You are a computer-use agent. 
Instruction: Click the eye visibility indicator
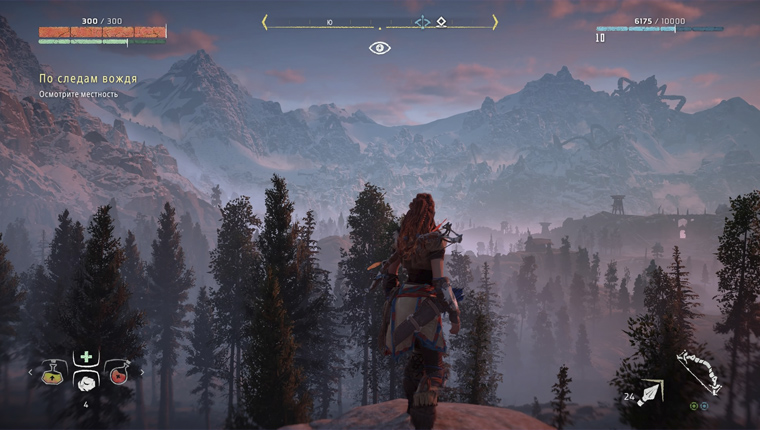380,47
